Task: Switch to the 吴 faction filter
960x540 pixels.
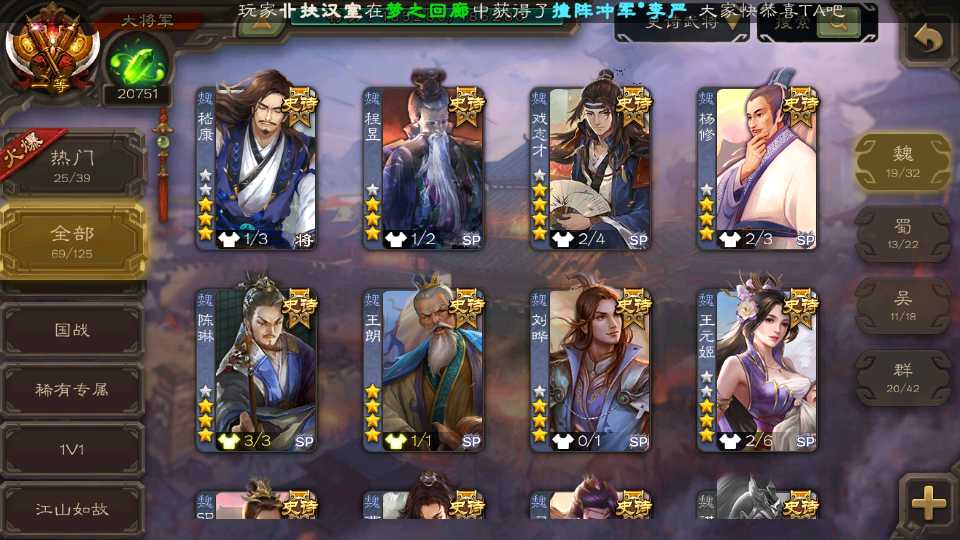Action: click(x=902, y=306)
